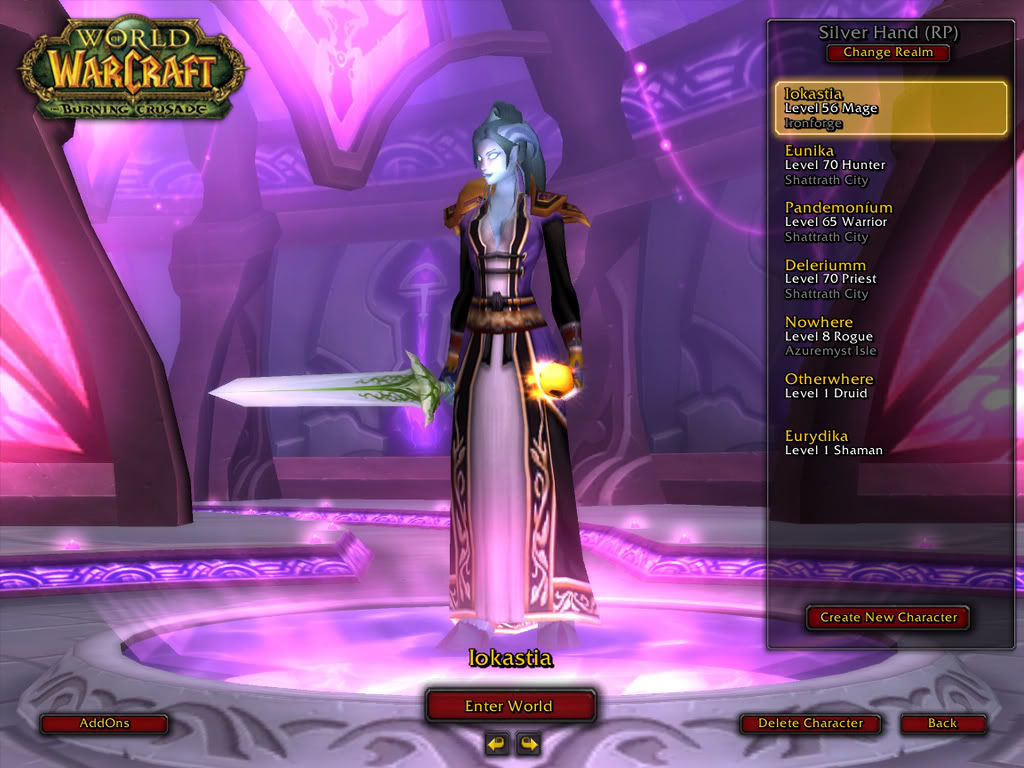This screenshot has width=1024, height=768.
Task: Select Iokastia the Level 56 Mage
Action: [x=890, y=108]
